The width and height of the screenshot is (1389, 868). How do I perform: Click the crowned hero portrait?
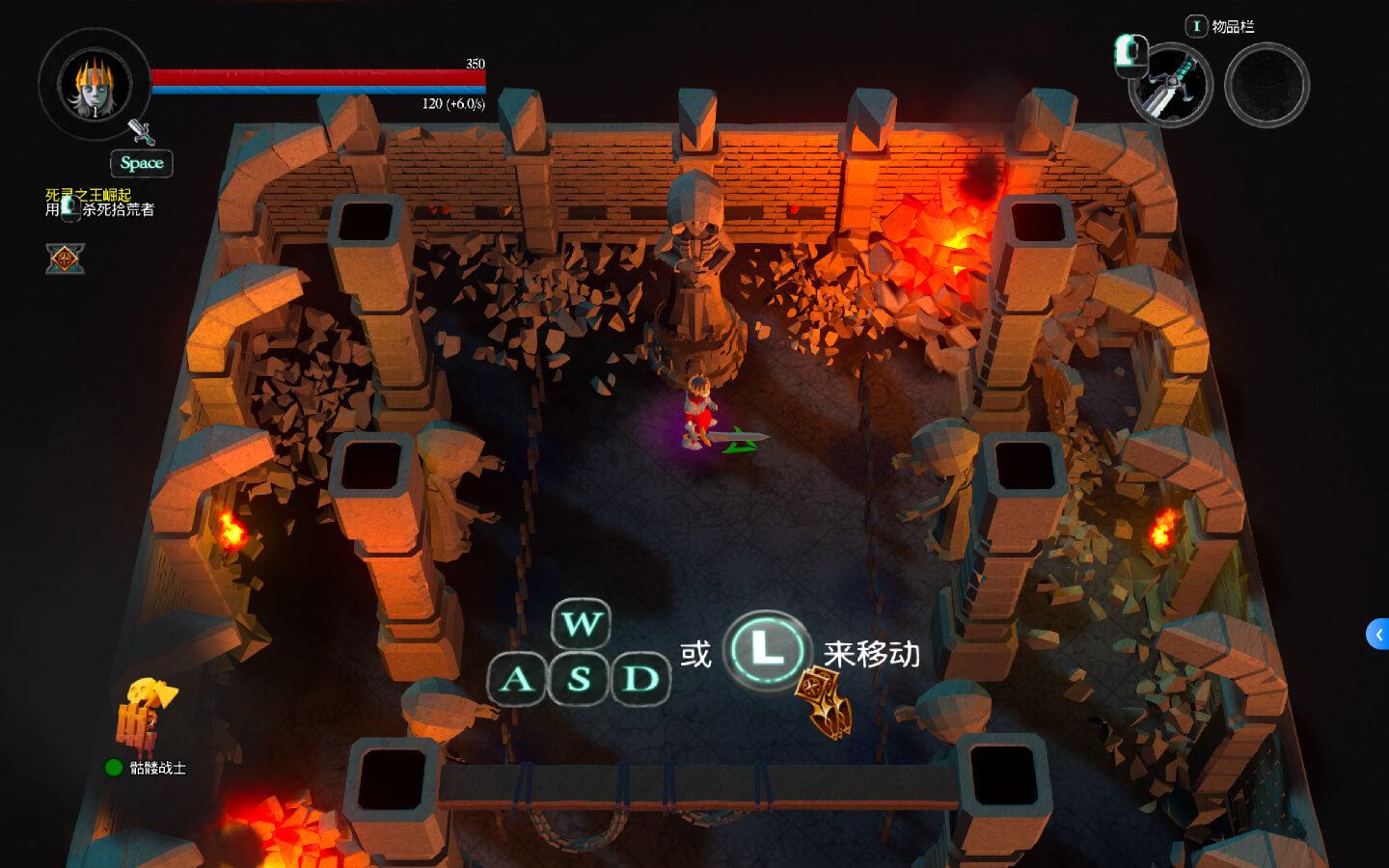click(x=94, y=85)
